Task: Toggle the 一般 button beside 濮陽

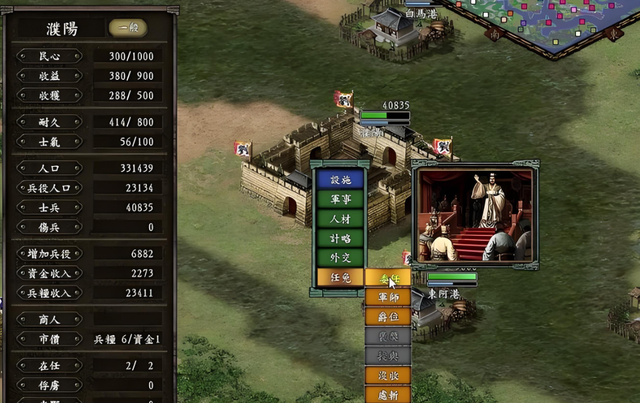Action: click(125, 28)
